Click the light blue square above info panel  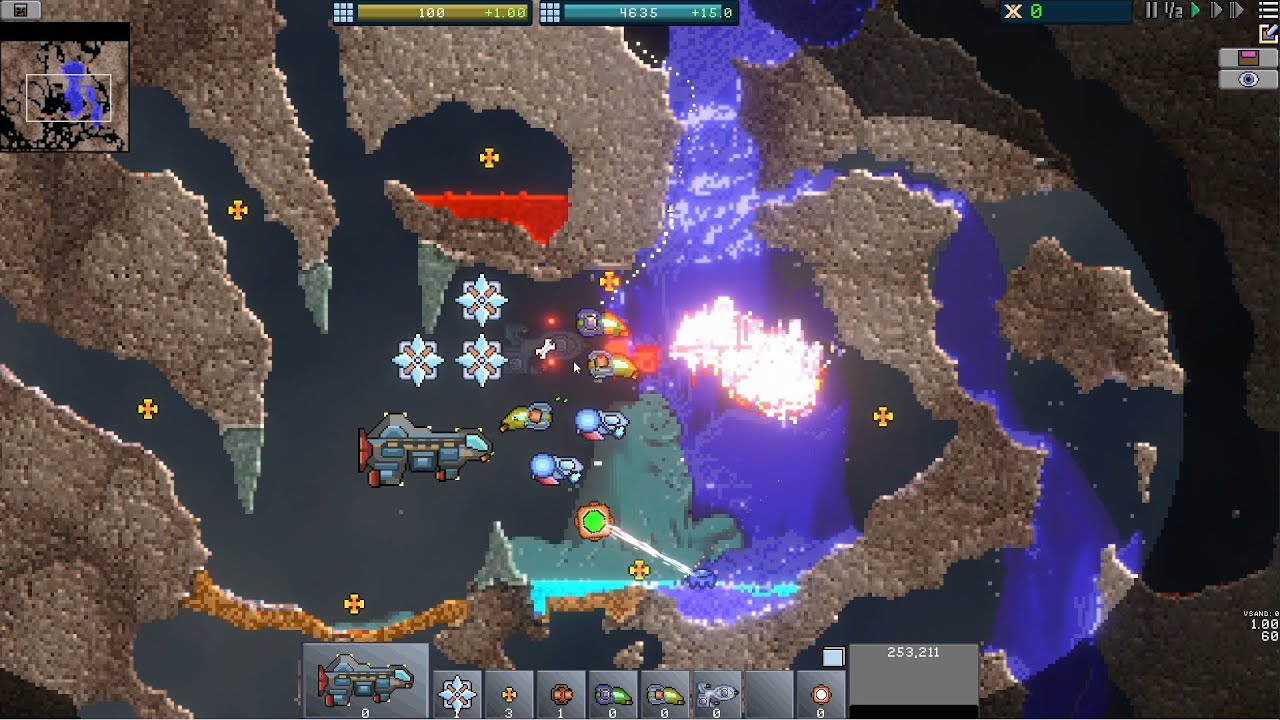click(x=833, y=657)
